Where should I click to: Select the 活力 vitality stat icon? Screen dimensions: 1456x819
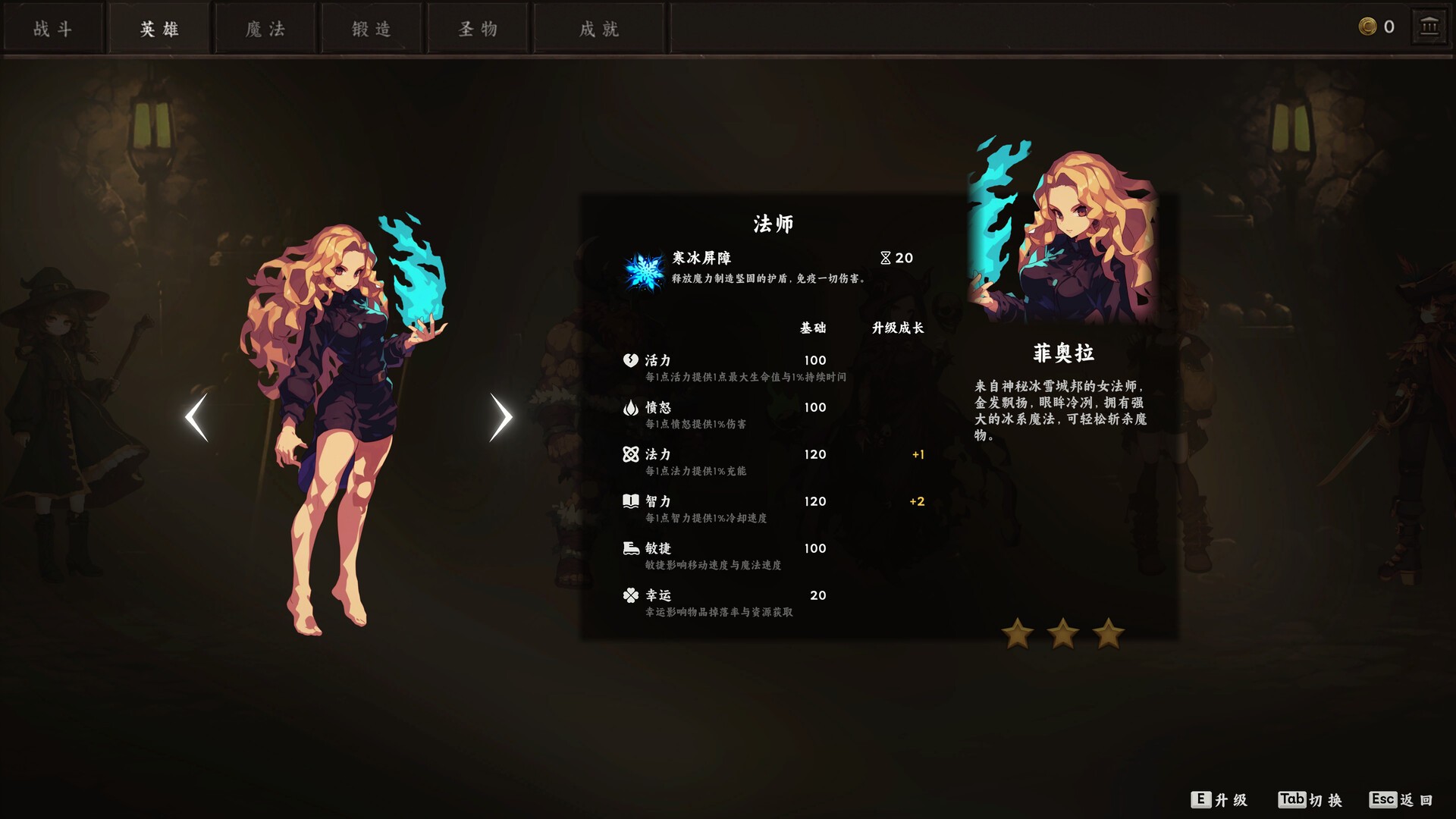630,359
